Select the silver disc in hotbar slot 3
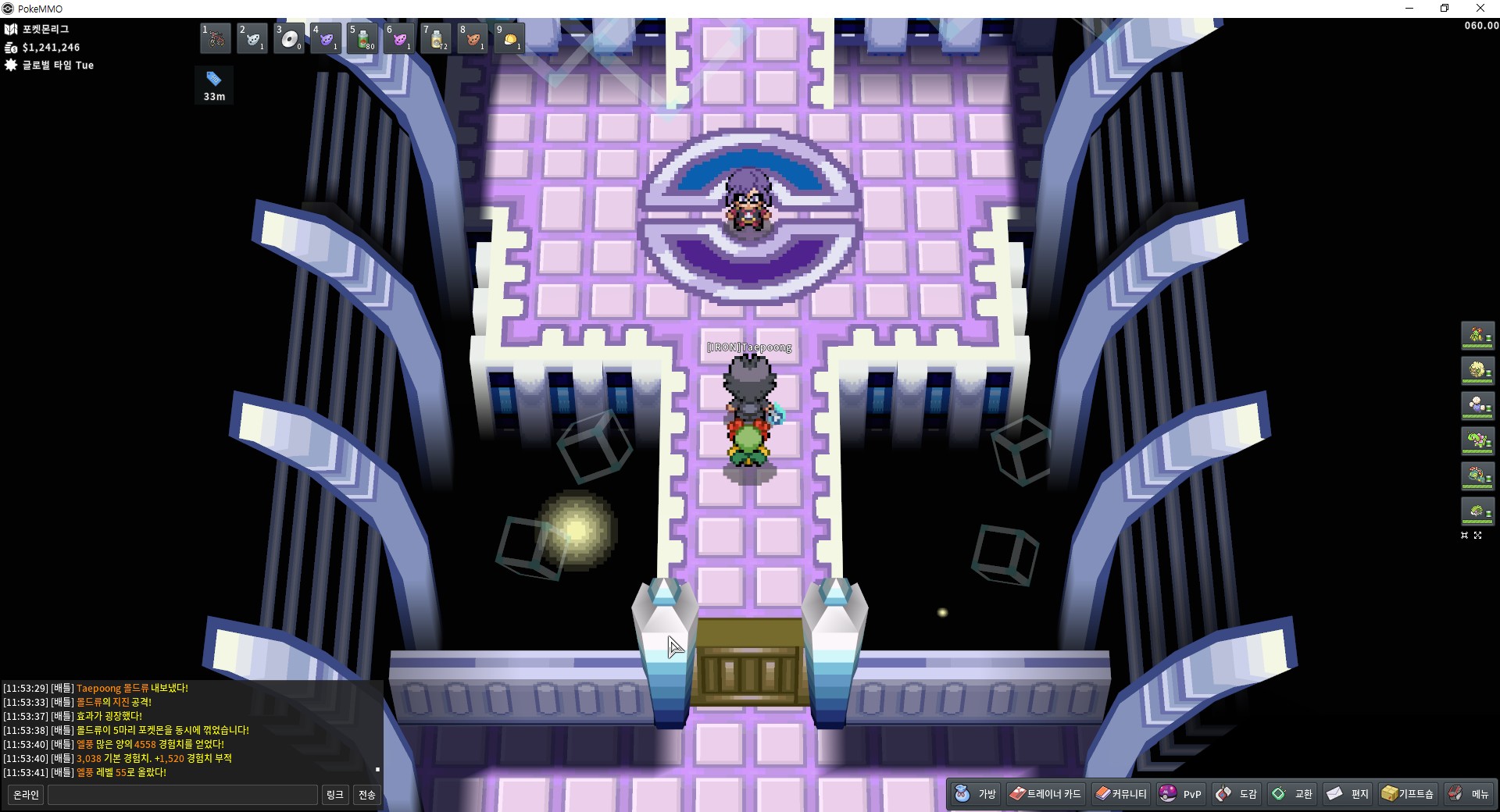The width and height of the screenshot is (1500, 812). coord(289,38)
